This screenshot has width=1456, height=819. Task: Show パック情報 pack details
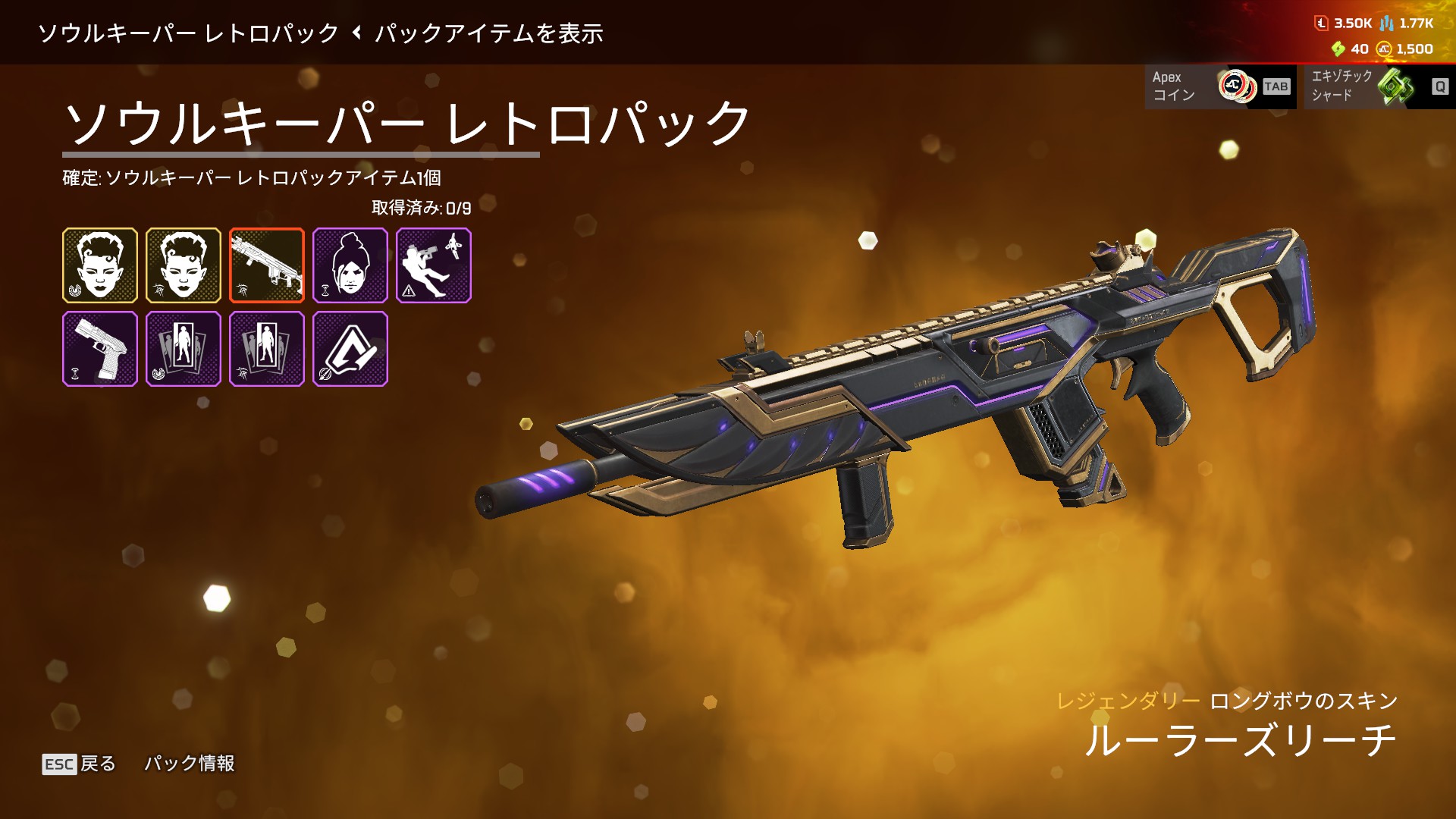click(190, 764)
